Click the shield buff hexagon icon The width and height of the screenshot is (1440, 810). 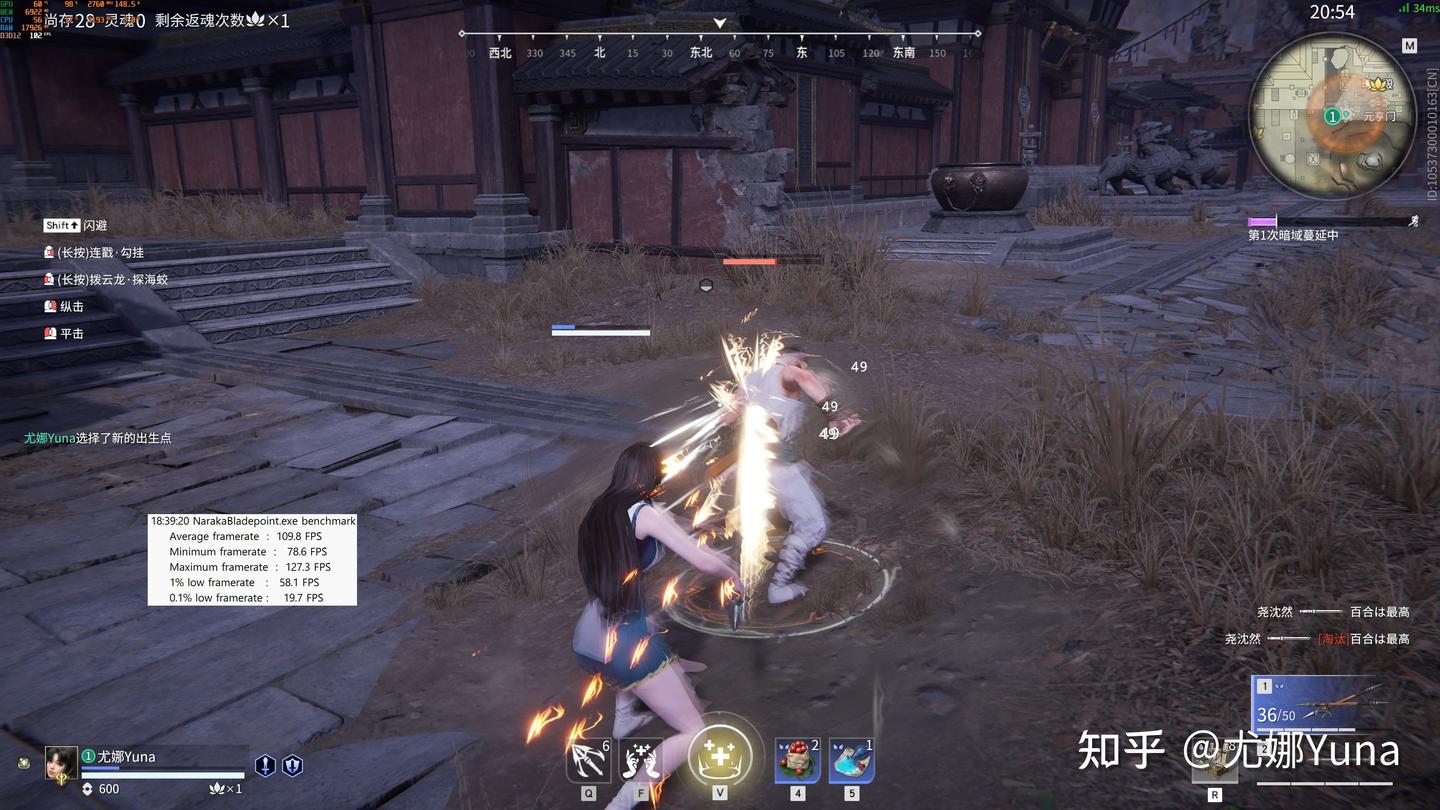(291, 765)
